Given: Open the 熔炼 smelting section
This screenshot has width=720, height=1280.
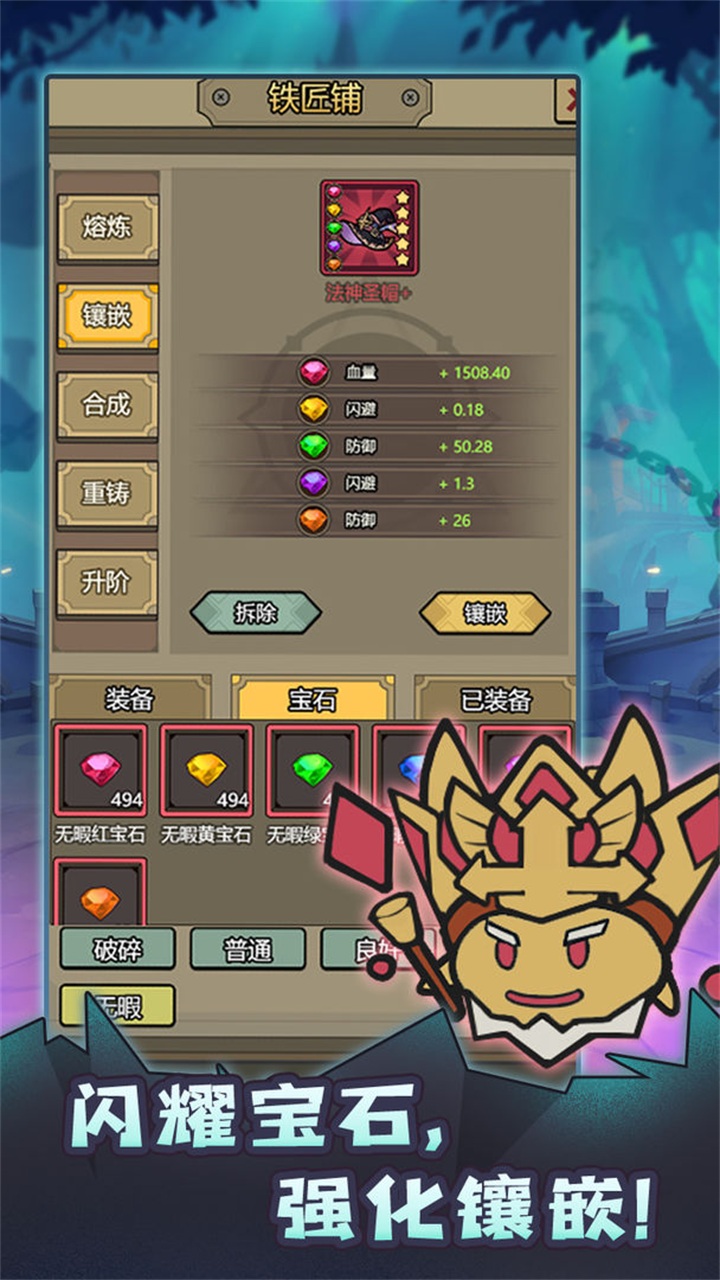Looking at the screenshot, I should (107, 228).
